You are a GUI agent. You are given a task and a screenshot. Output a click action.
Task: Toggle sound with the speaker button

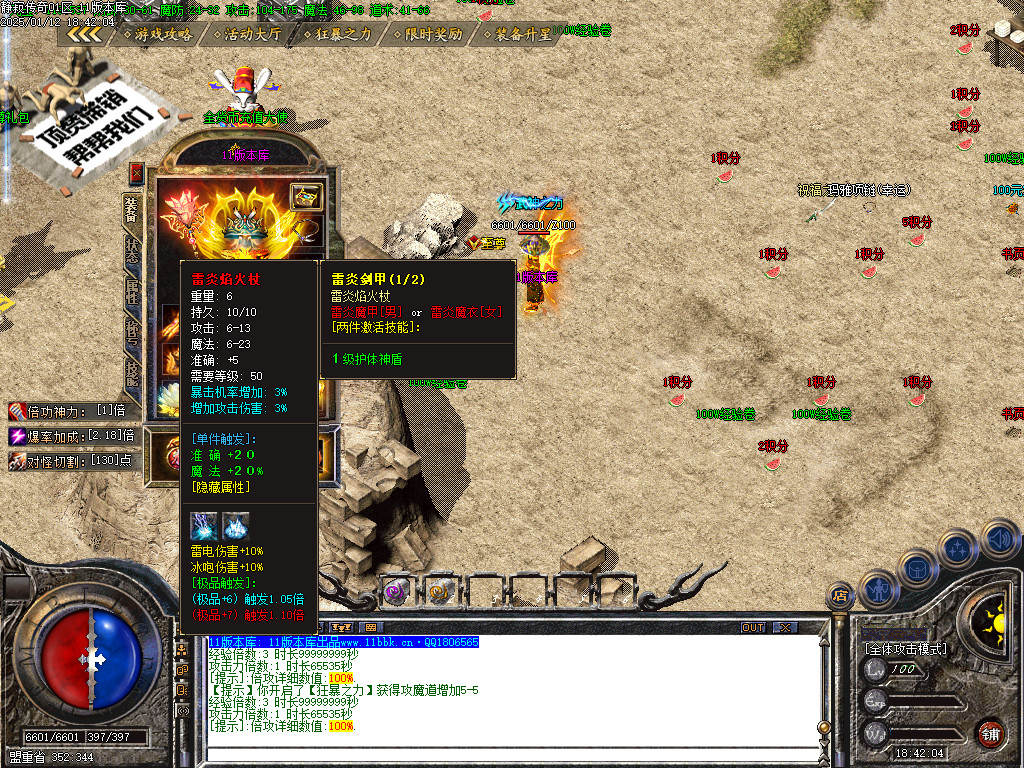point(999,538)
